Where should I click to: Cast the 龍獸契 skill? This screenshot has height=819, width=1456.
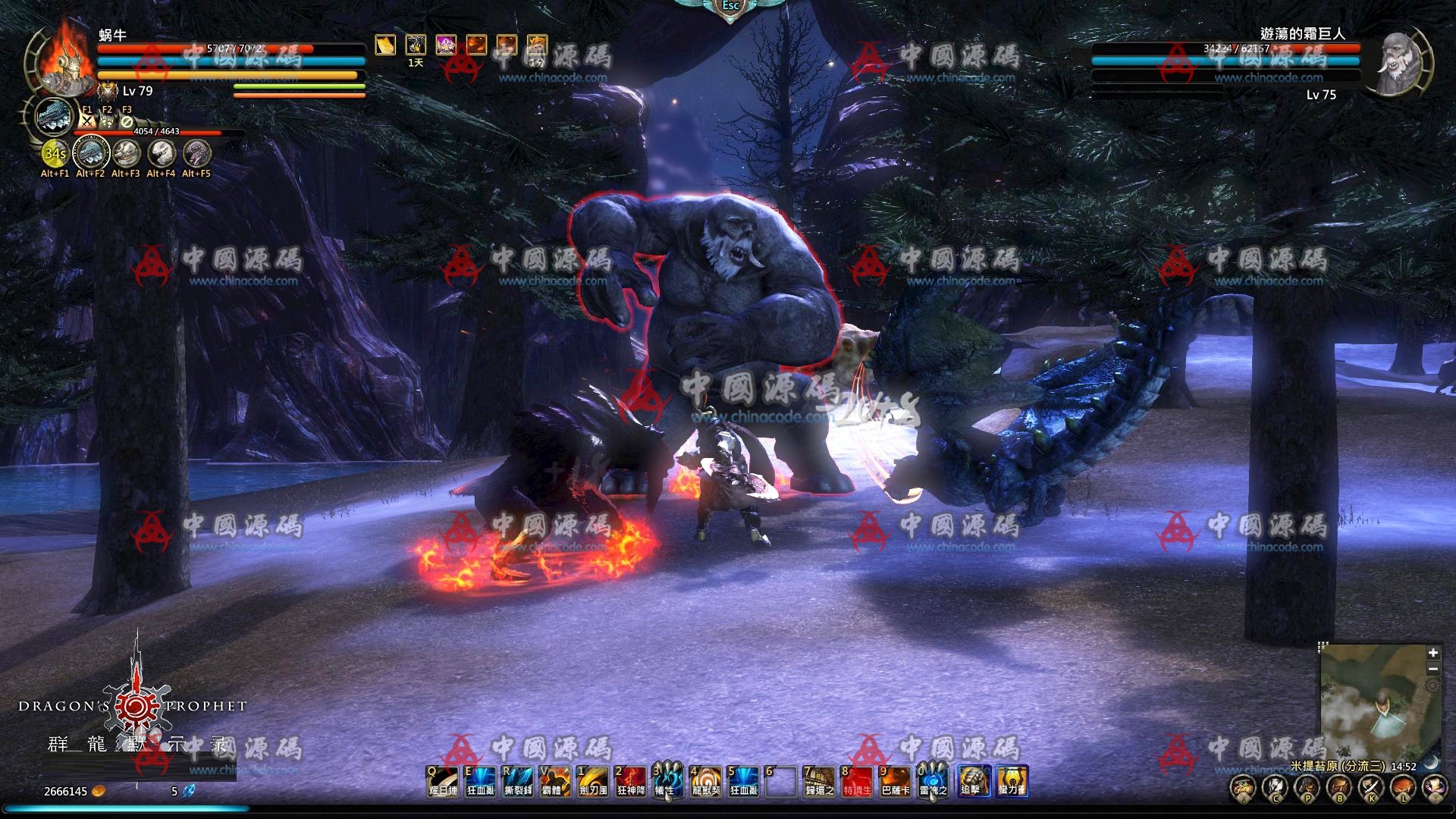(x=706, y=781)
